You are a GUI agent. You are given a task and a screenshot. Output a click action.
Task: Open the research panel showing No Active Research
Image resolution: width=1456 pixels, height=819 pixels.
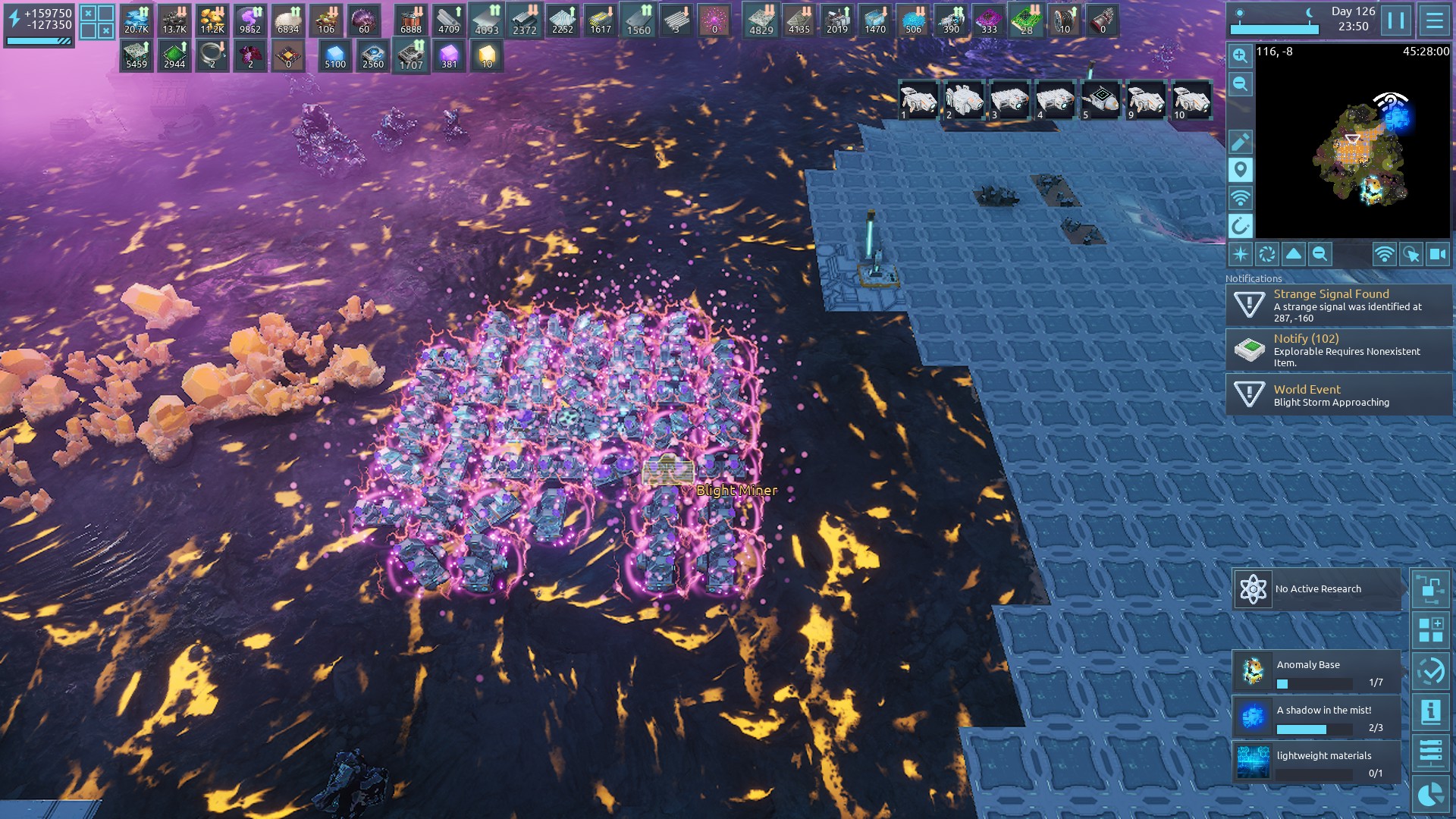tap(1316, 589)
